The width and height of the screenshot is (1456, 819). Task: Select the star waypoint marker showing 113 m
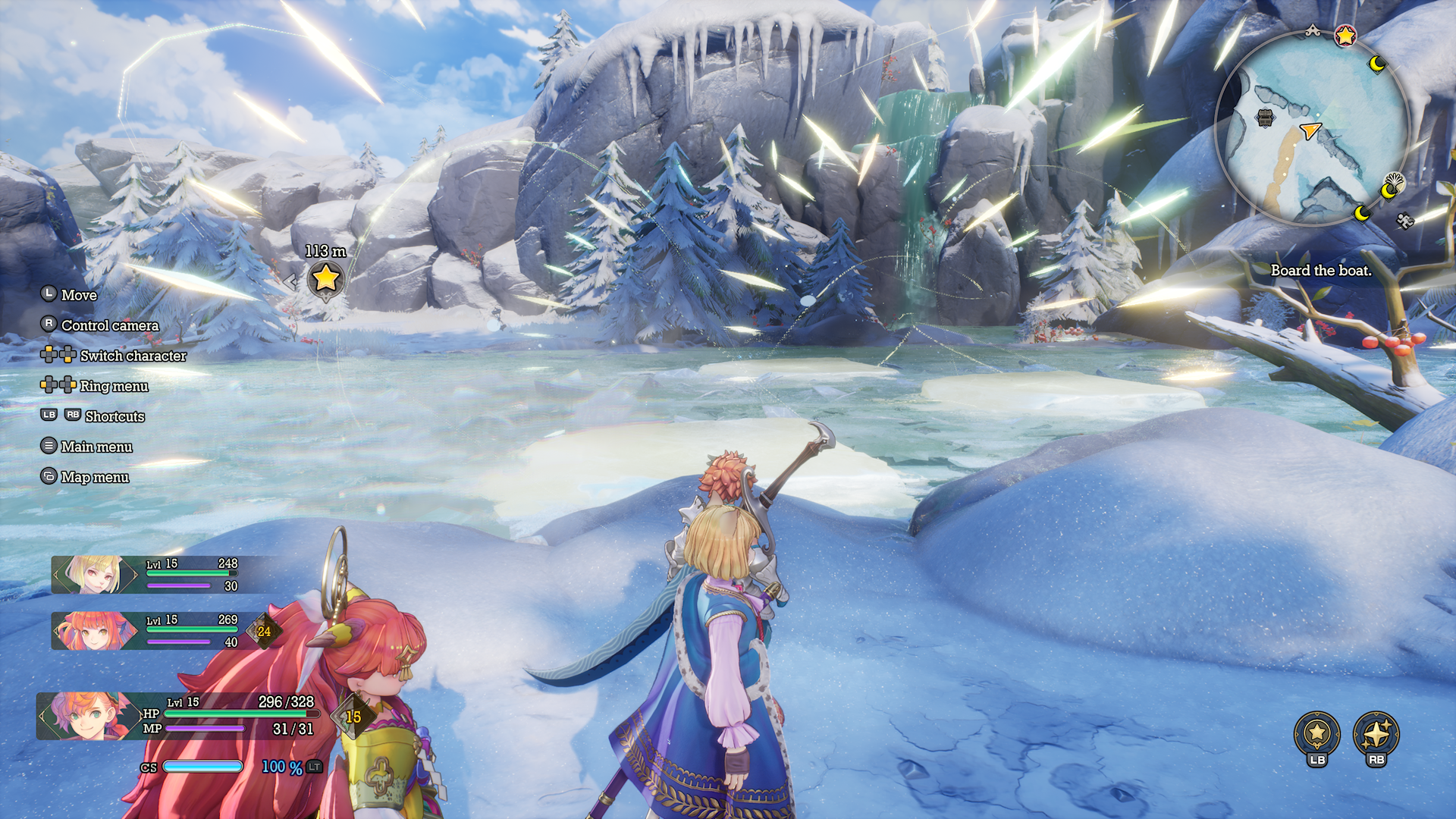(x=326, y=279)
